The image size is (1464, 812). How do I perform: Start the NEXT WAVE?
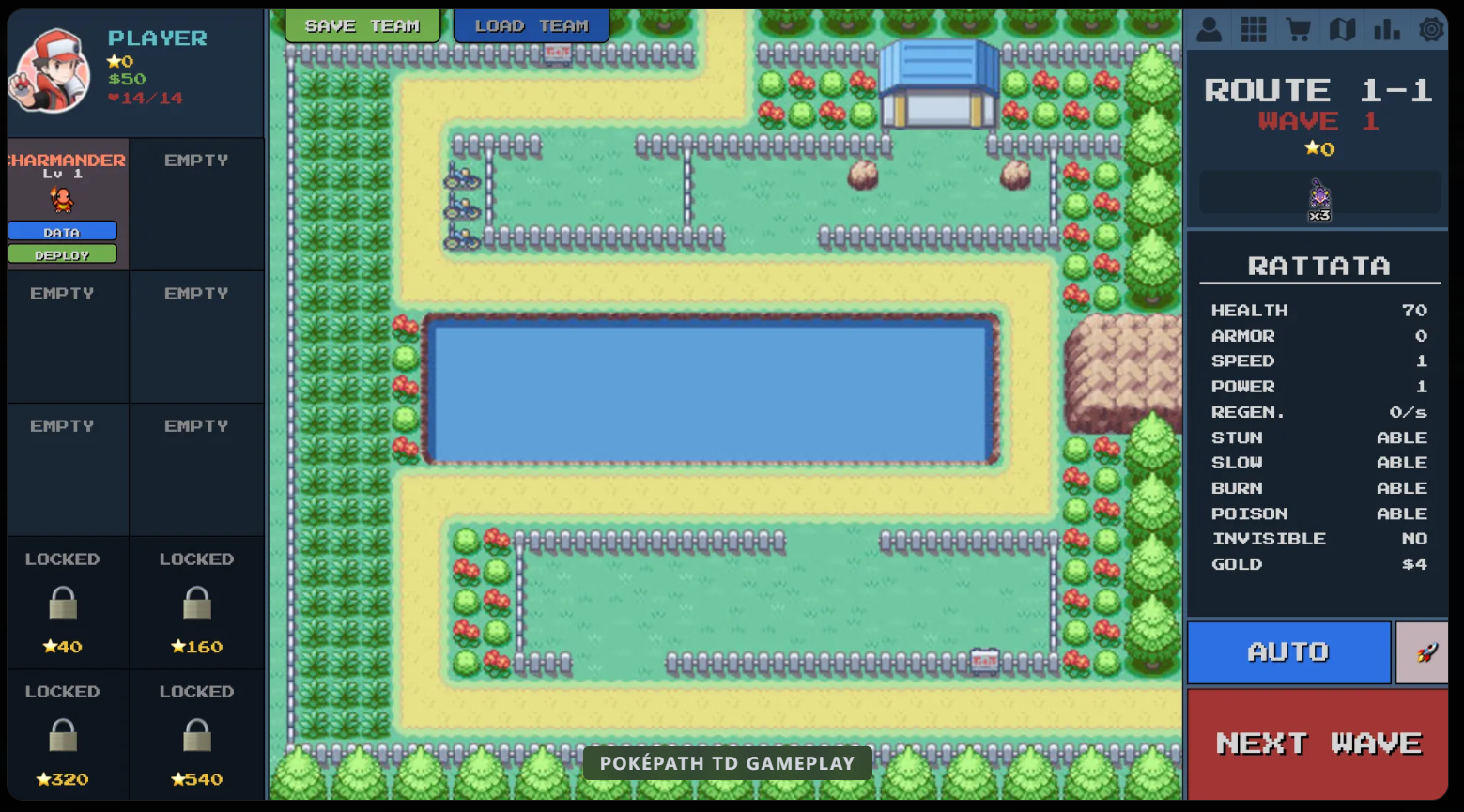pos(1317,743)
